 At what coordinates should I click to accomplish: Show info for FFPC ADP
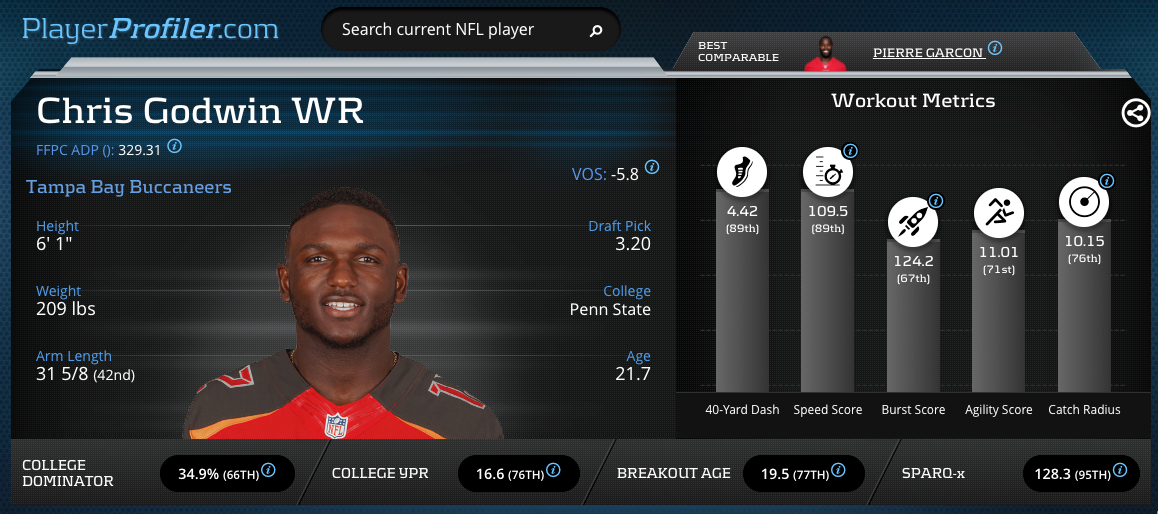tap(174, 146)
